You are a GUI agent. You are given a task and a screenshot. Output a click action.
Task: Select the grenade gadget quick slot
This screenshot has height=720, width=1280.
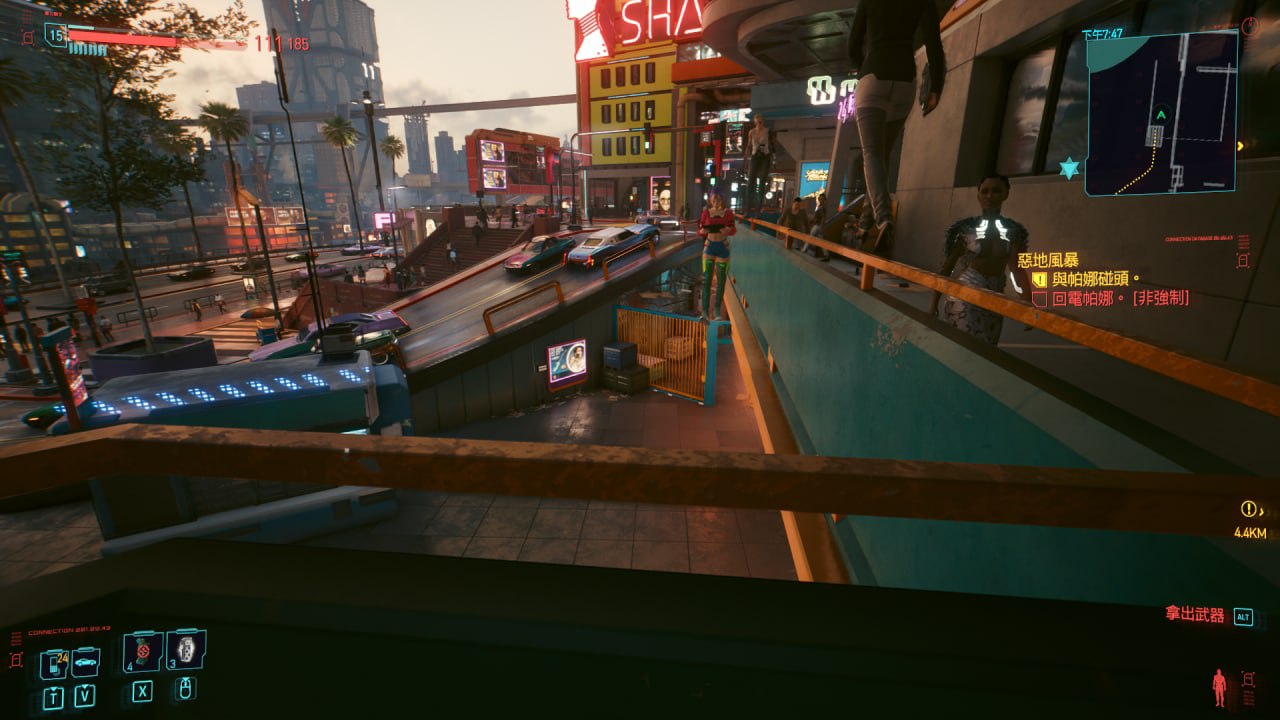(186, 649)
